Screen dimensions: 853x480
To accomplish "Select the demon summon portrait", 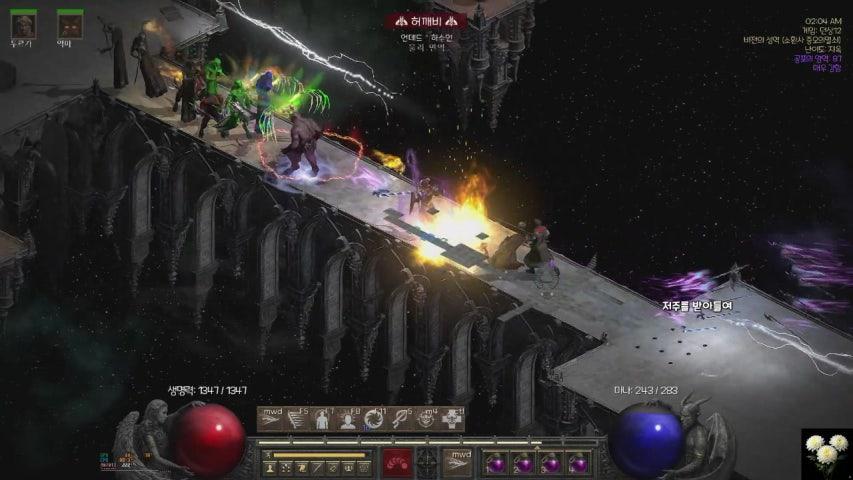I will coord(69,23).
